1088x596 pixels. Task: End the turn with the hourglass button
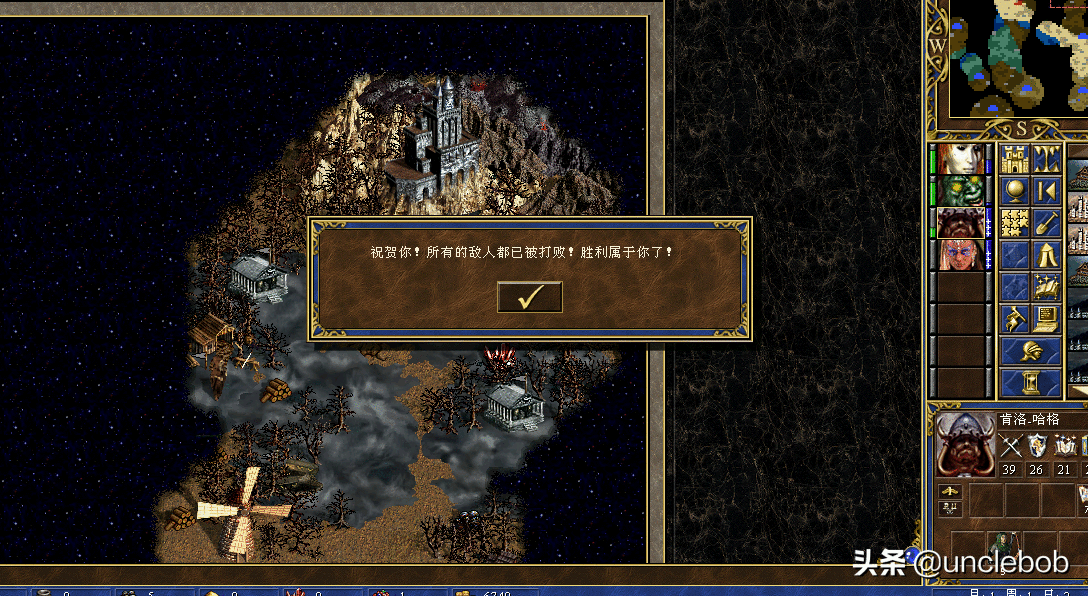(x=1031, y=383)
